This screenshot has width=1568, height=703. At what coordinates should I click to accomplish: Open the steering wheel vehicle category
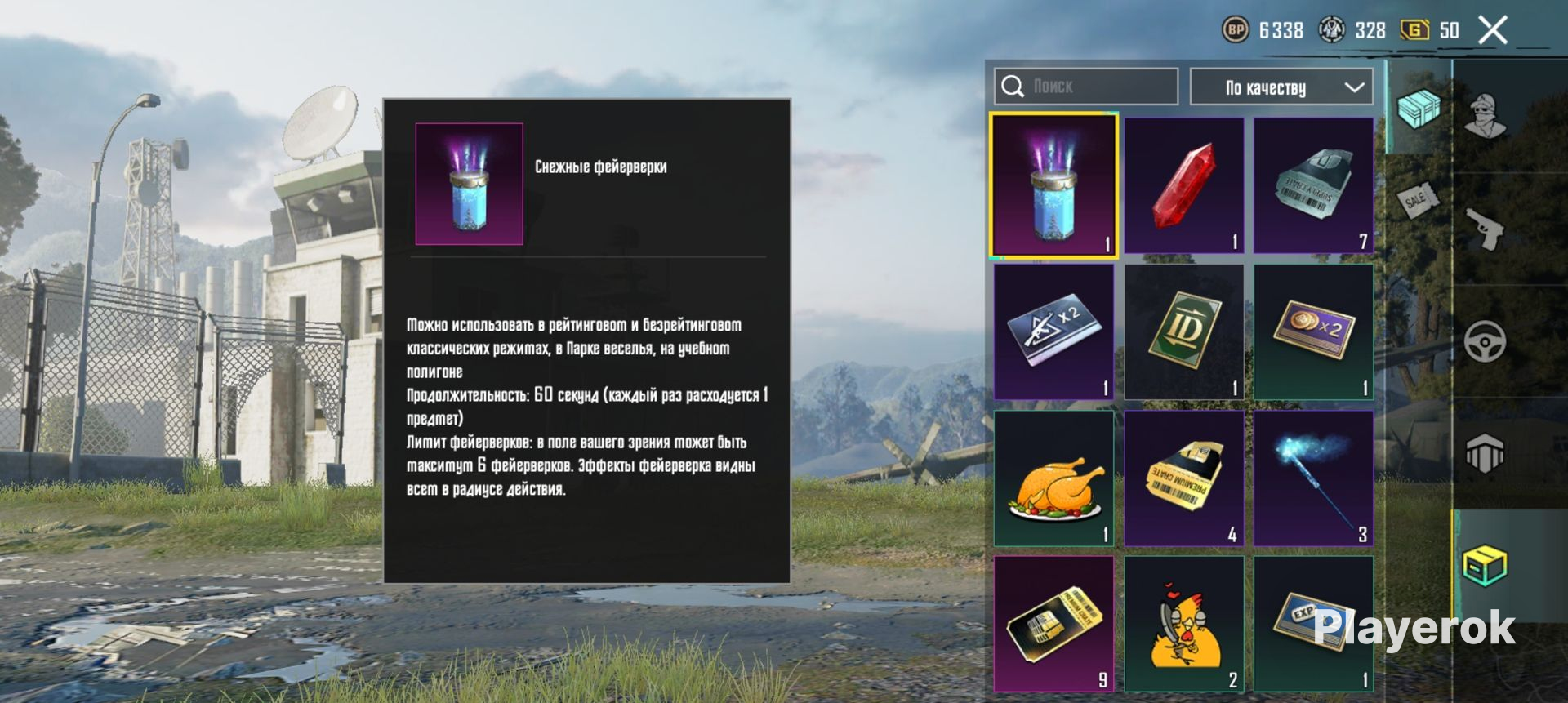[1486, 341]
